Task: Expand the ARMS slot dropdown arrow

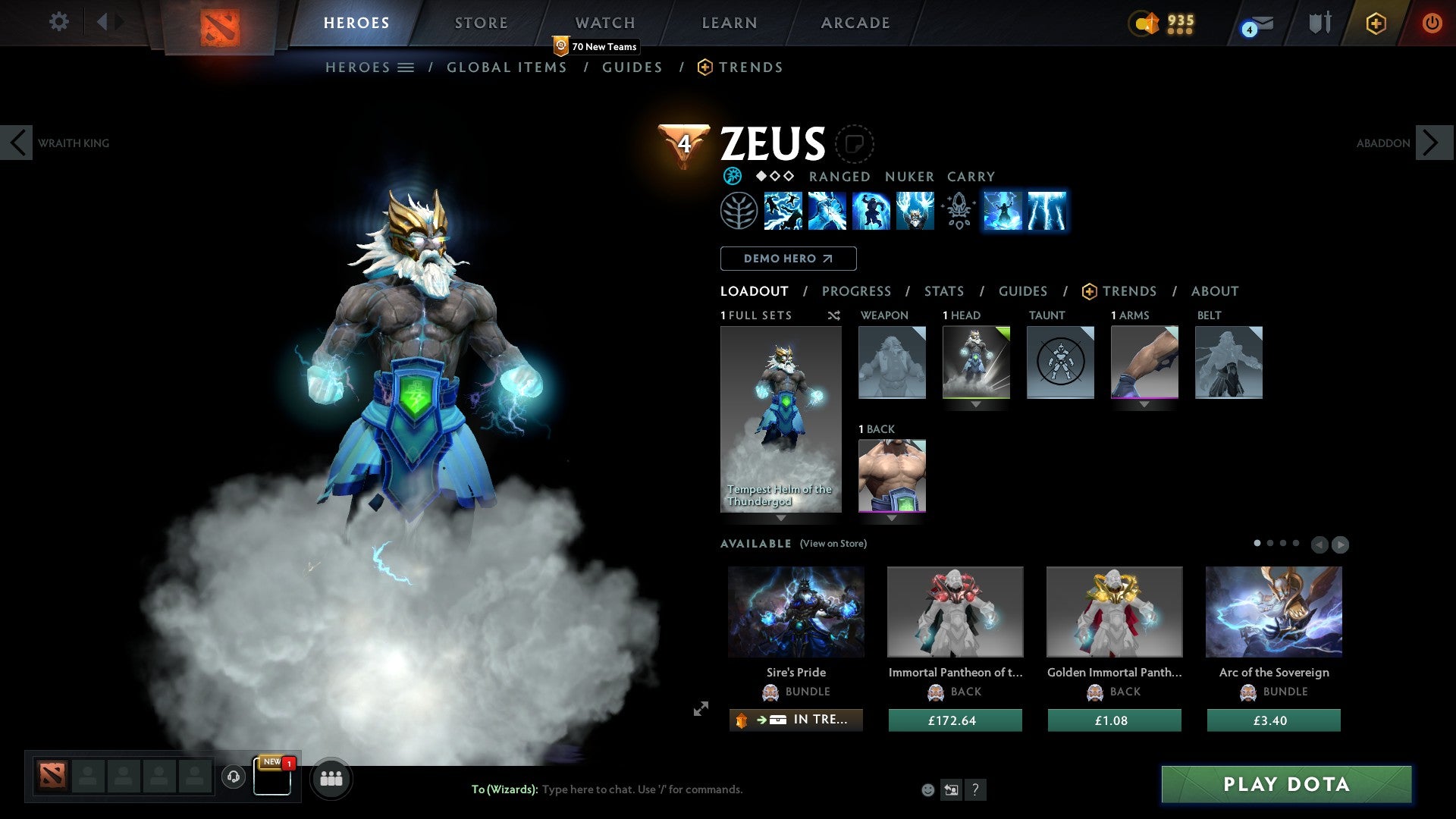Action: pos(1144,404)
